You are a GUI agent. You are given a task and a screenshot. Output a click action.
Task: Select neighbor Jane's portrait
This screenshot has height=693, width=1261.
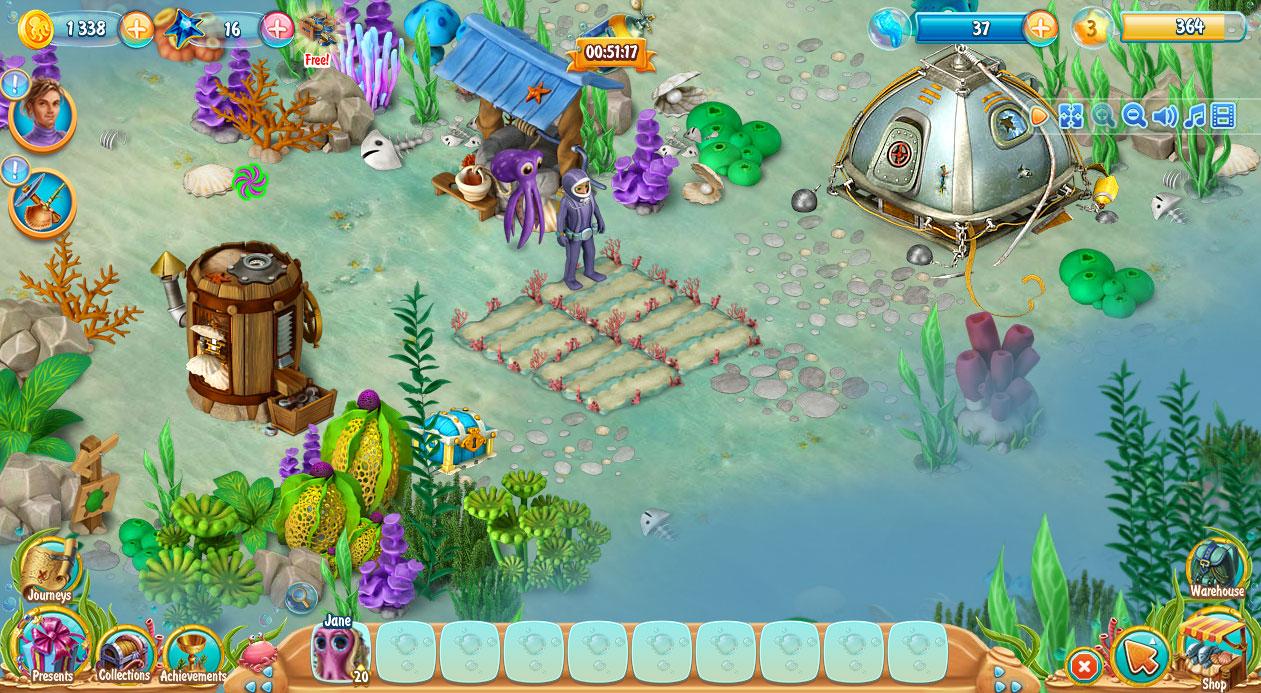tap(339, 650)
